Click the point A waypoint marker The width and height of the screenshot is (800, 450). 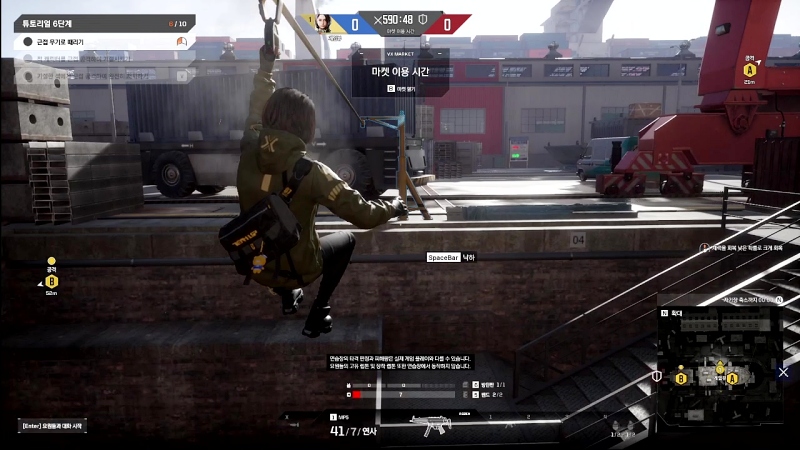(749, 70)
